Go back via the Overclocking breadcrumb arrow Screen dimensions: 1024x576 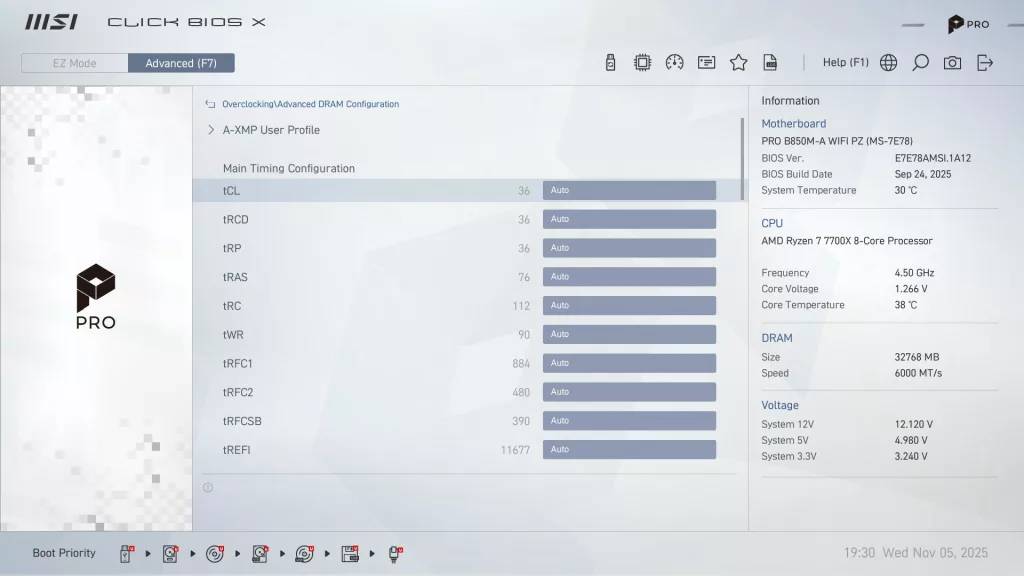pyautogui.click(x=210, y=104)
